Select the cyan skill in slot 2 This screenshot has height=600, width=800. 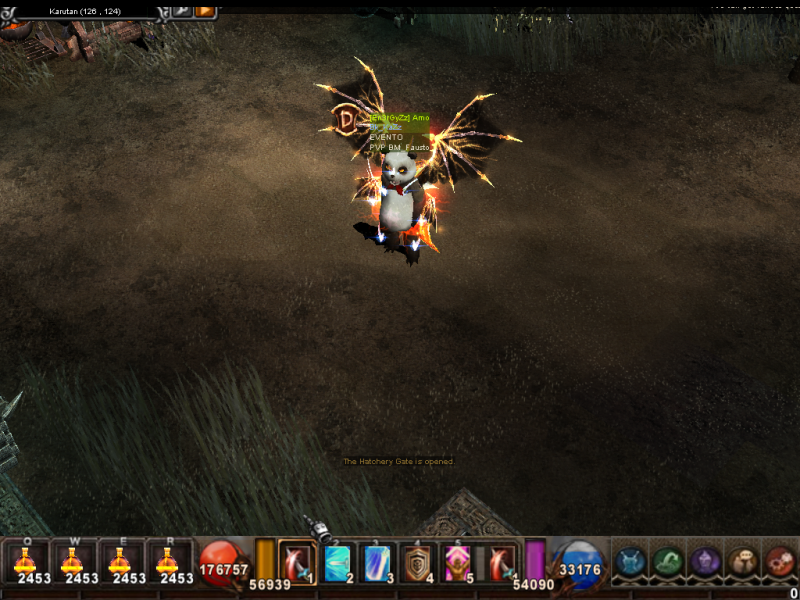[x=337, y=562]
